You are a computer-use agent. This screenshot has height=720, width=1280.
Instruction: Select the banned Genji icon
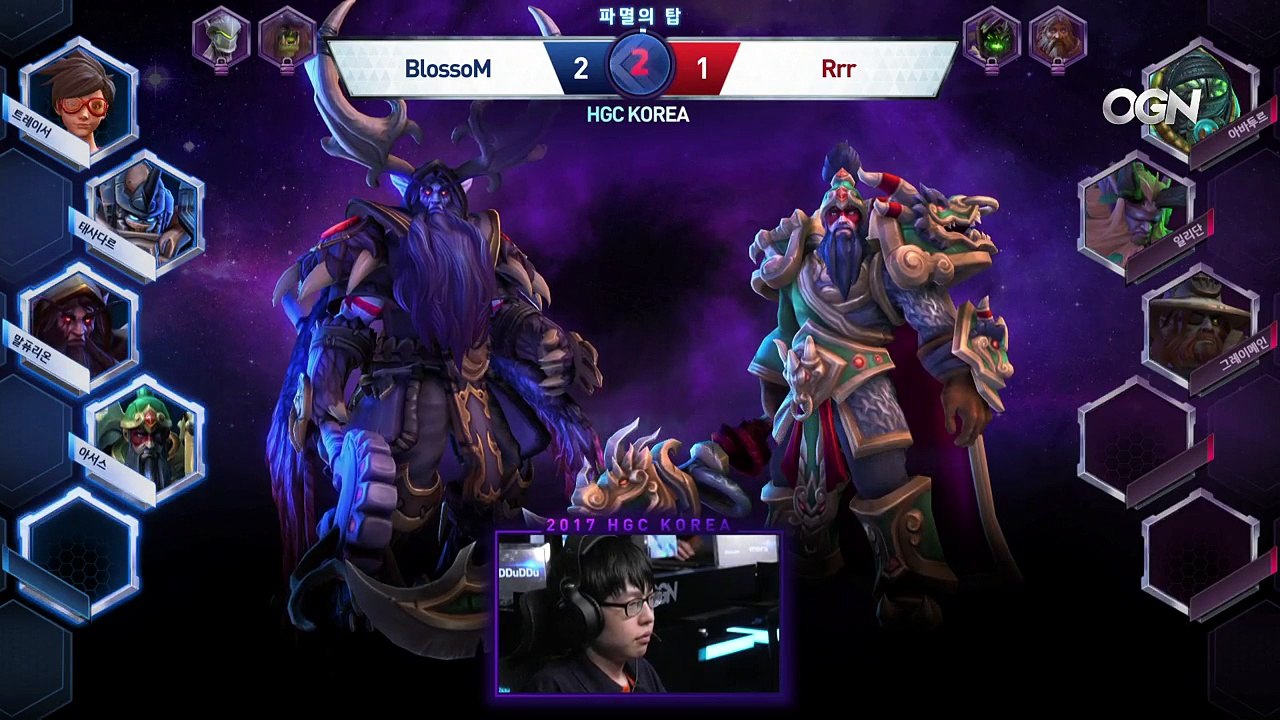click(221, 36)
